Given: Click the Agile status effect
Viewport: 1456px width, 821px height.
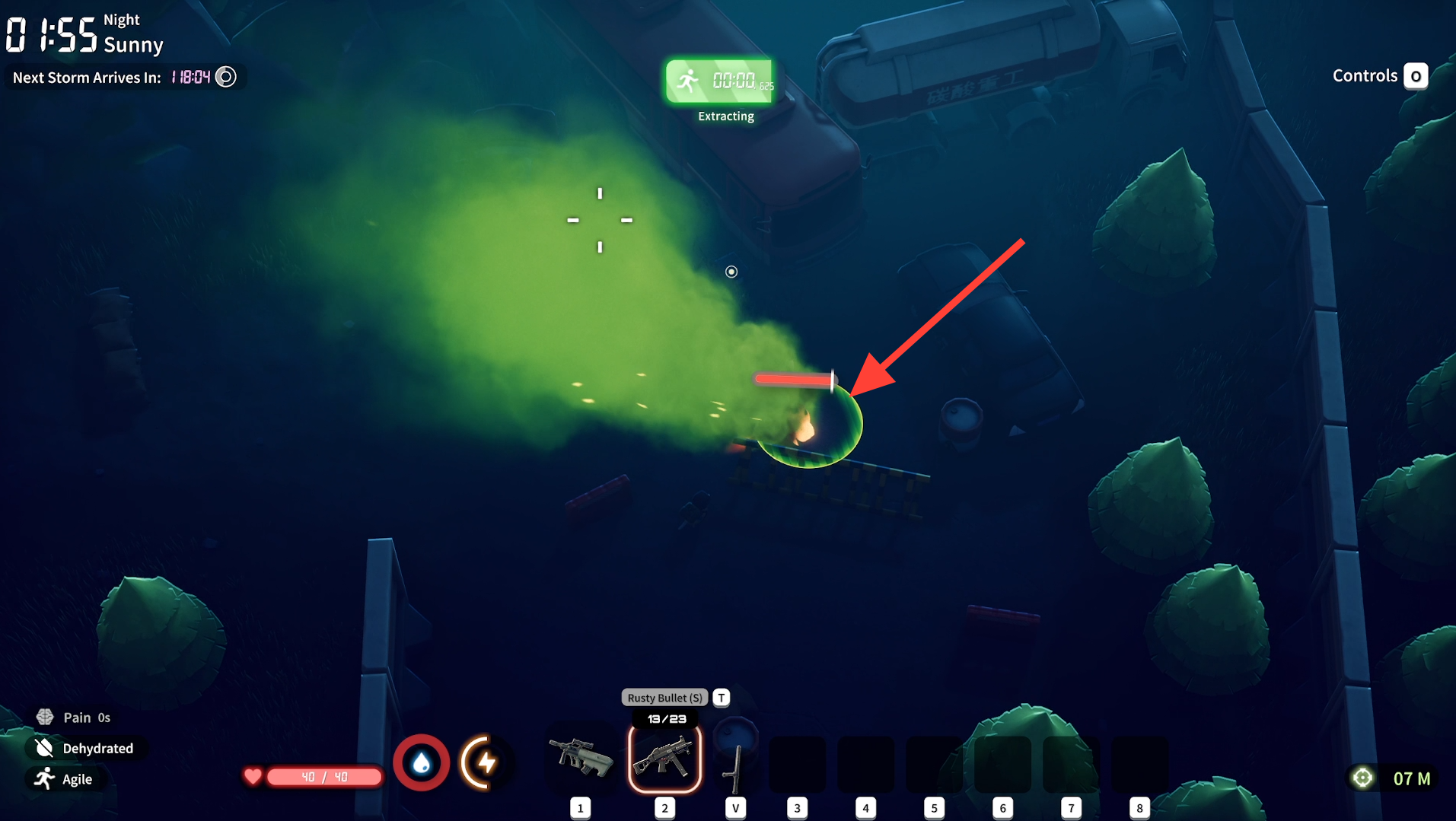Looking at the screenshot, I should pyautogui.click(x=65, y=779).
